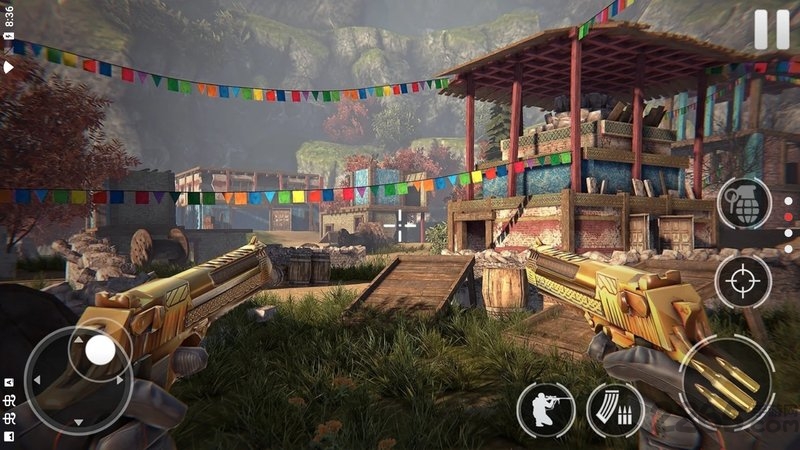Fire weapon with the bullets button
The height and width of the screenshot is (450, 800).
pyautogui.click(x=727, y=383)
